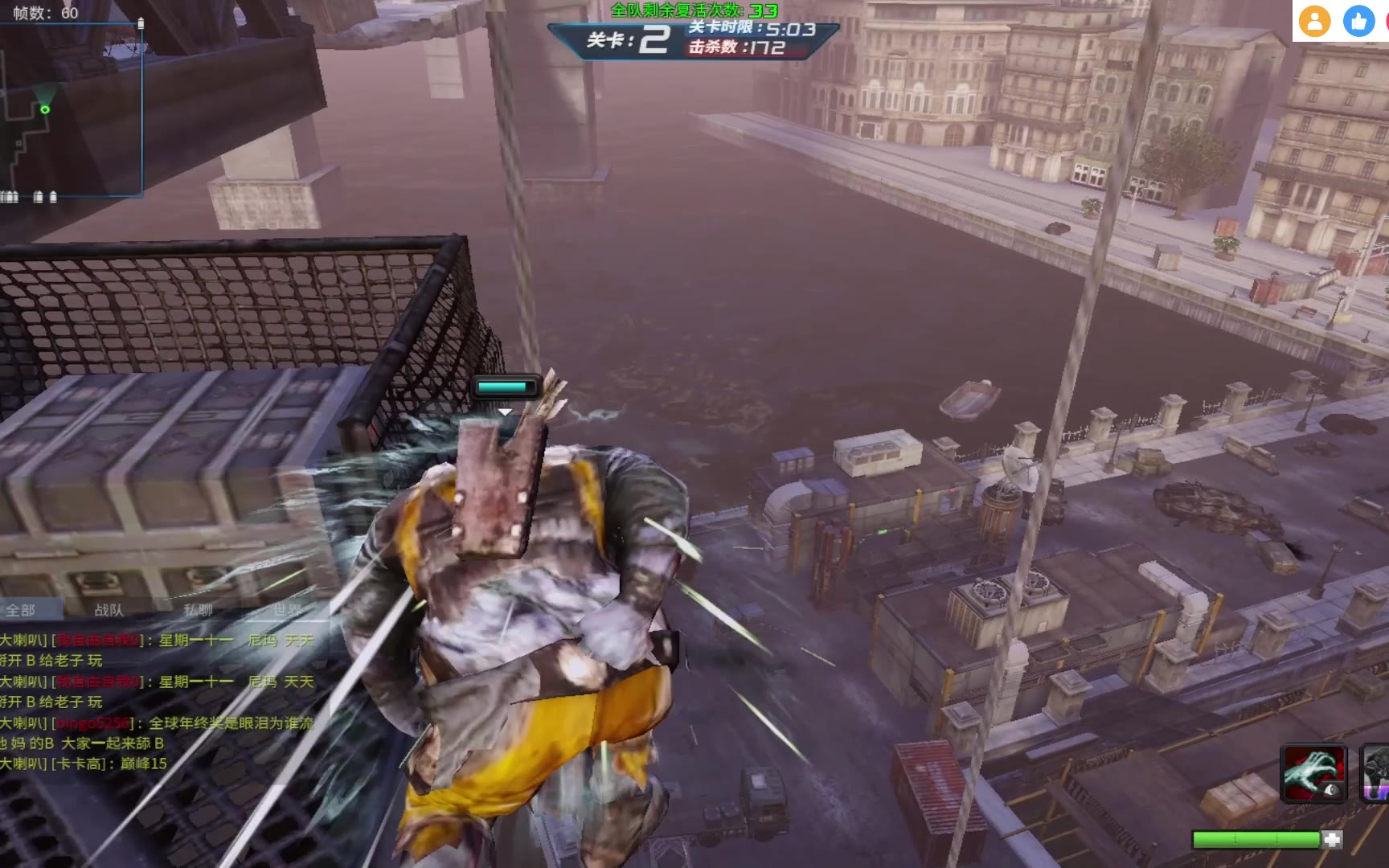This screenshot has height=868, width=1389.
Task: Show the 世界 chat tab
Action: (x=286, y=610)
